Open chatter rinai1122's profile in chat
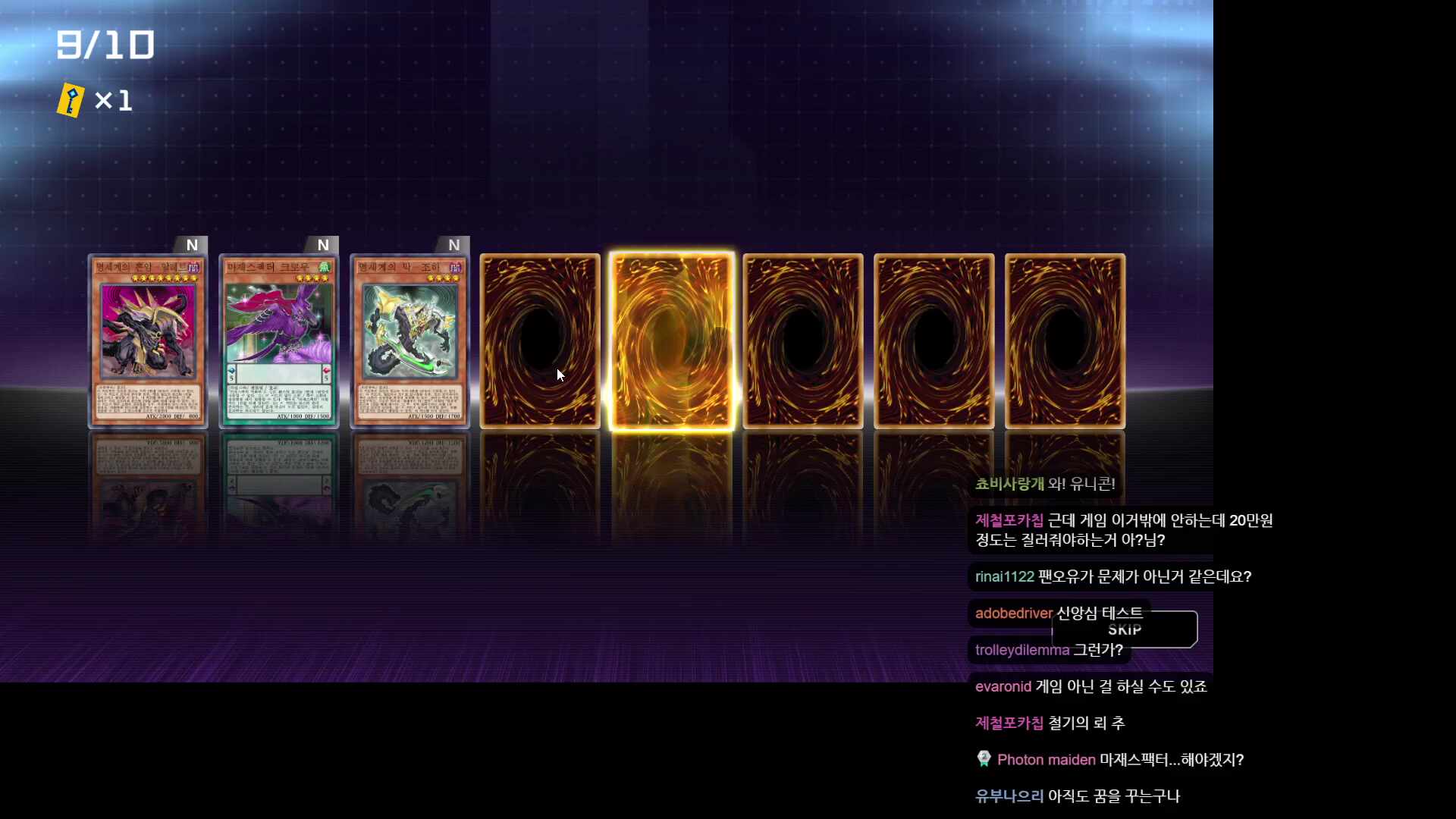1456x819 pixels. point(1004,576)
